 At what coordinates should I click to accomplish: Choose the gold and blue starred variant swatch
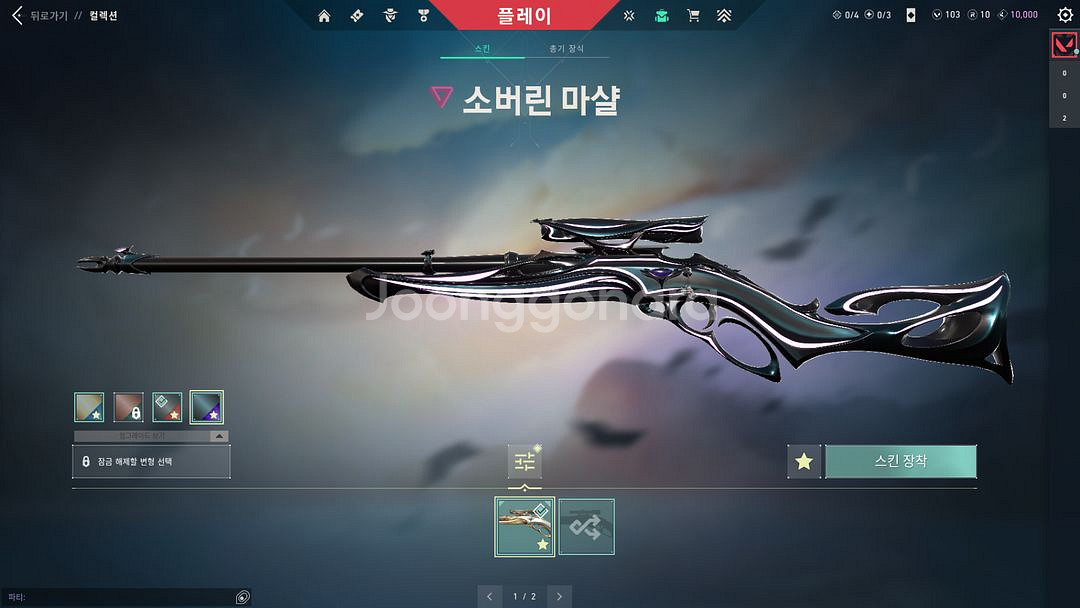coord(89,407)
